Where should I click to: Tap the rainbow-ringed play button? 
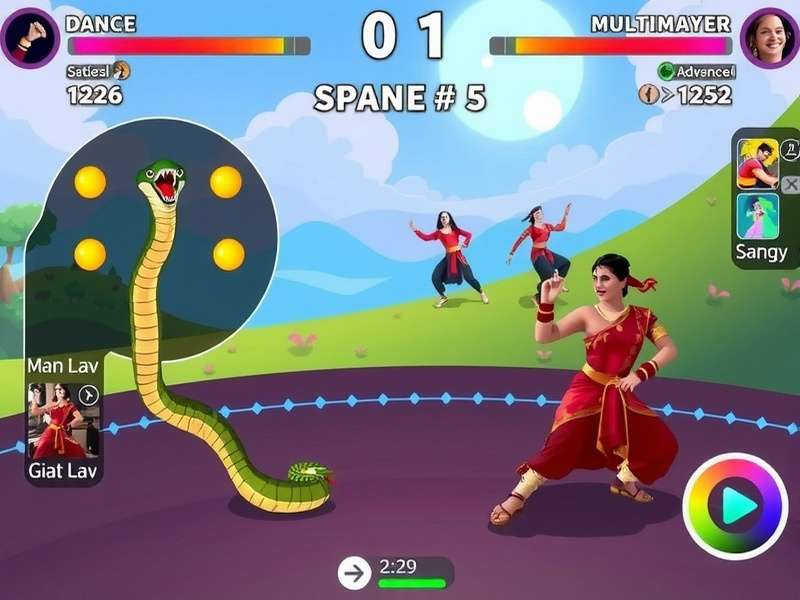point(734,506)
